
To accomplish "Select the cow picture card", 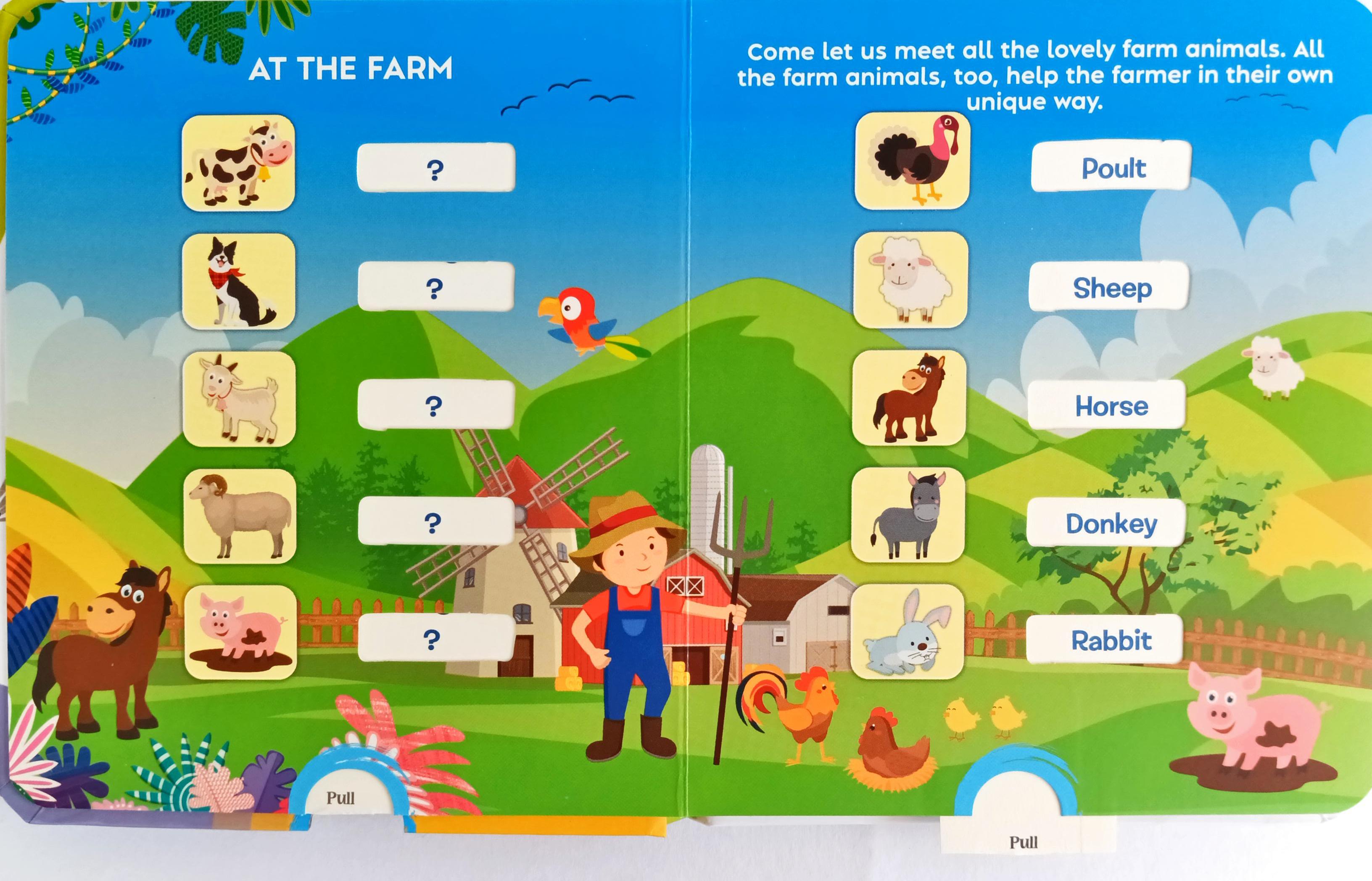I will (x=238, y=163).
